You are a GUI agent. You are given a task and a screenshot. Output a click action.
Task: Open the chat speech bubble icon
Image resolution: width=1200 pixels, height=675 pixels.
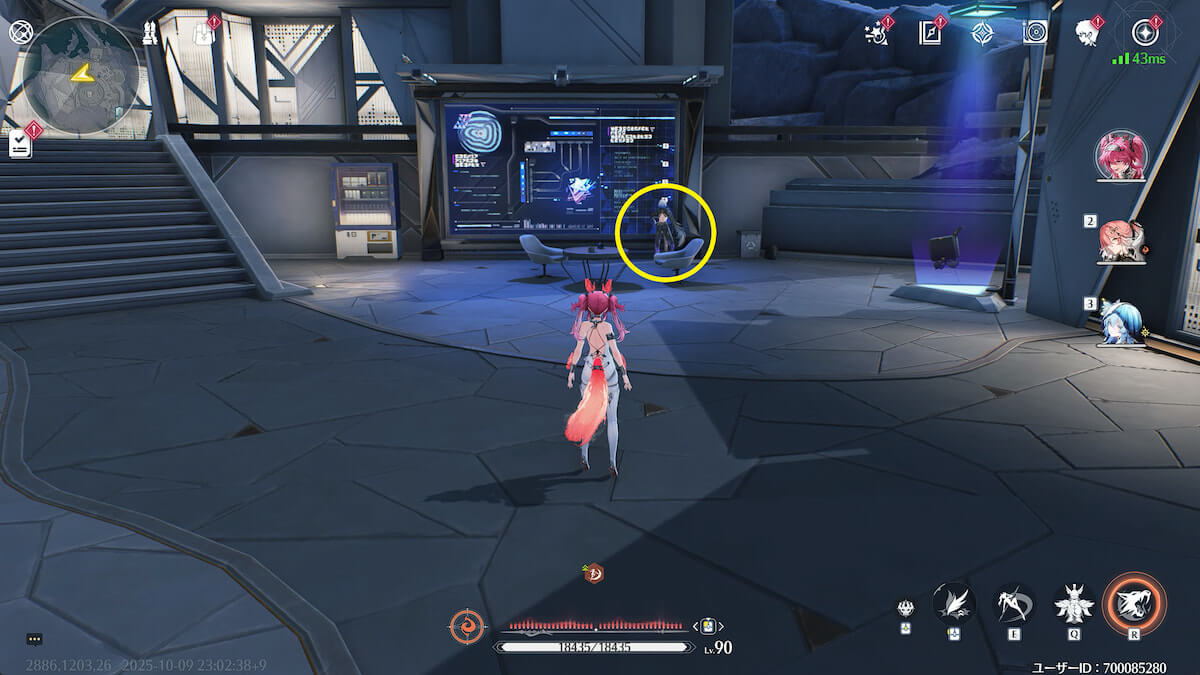point(34,638)
